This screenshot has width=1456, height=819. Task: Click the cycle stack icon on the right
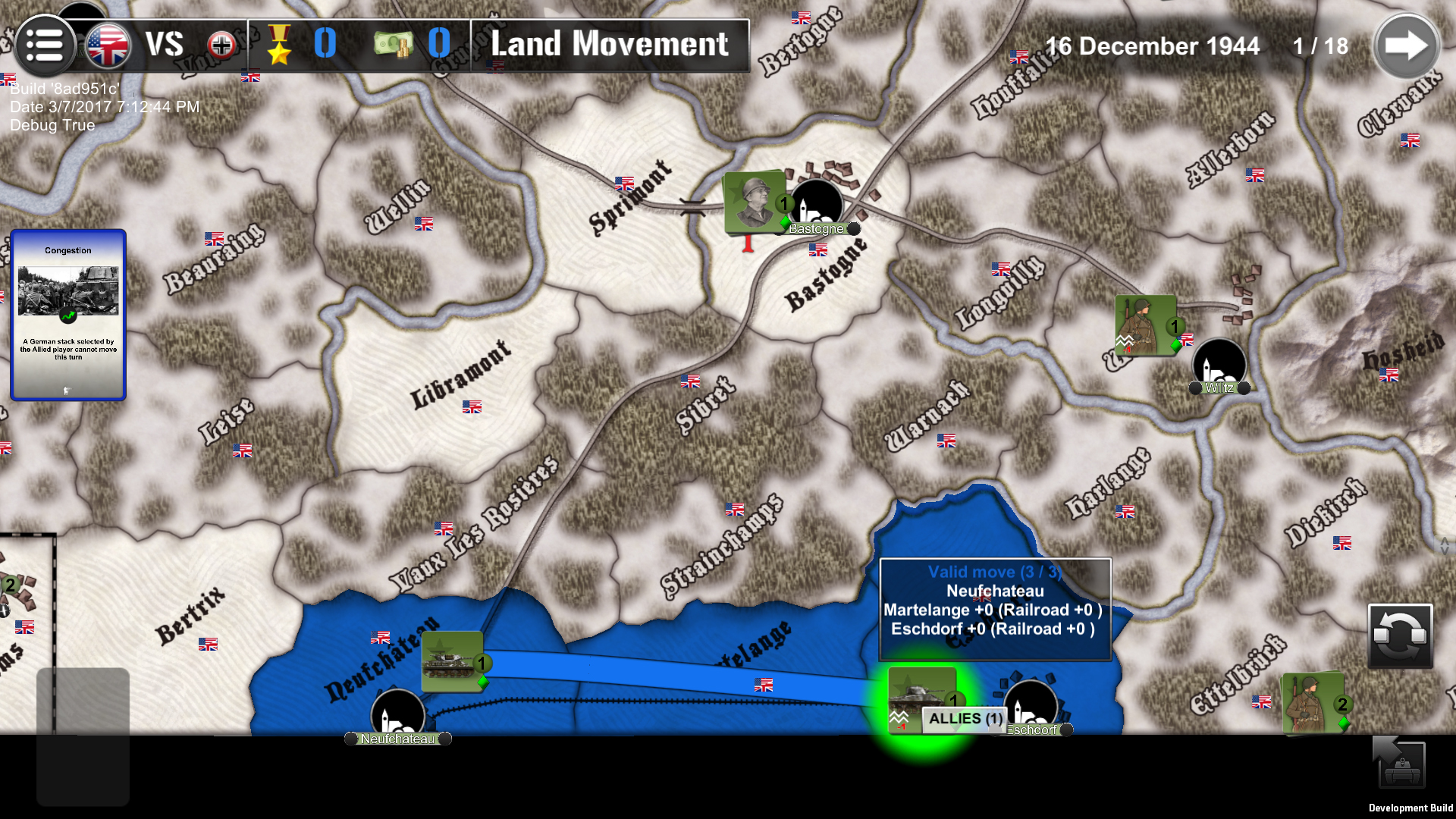tap(1401, 636)
